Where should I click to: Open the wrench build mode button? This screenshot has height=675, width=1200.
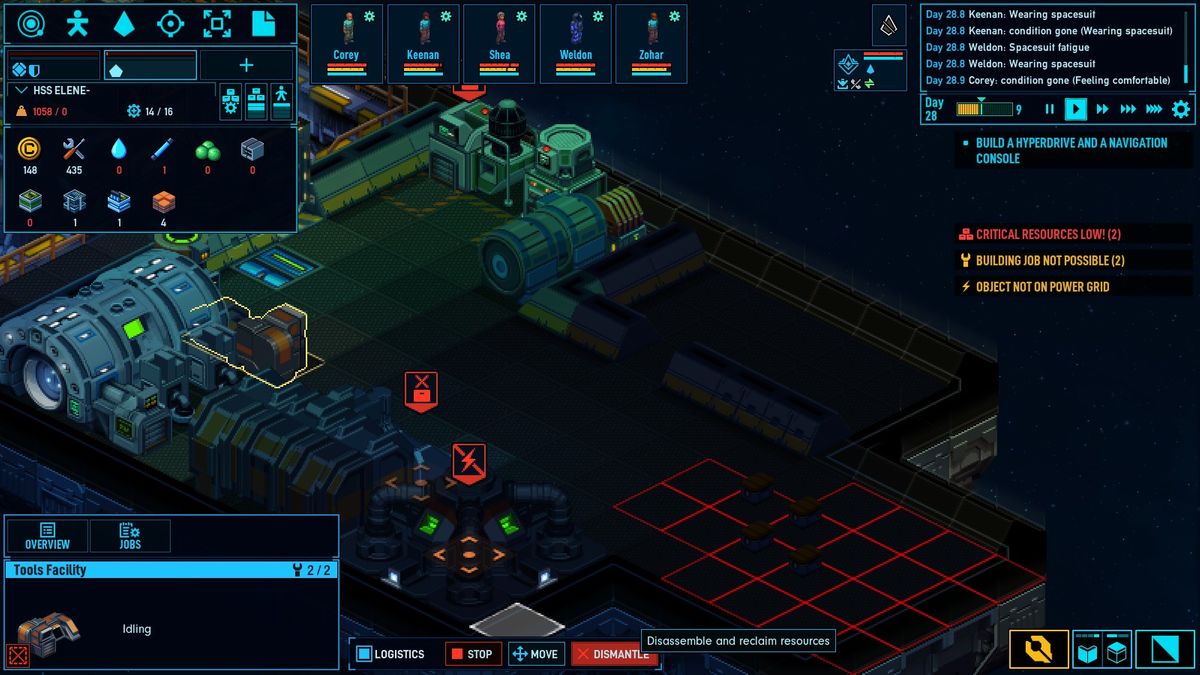[1038, 650]
